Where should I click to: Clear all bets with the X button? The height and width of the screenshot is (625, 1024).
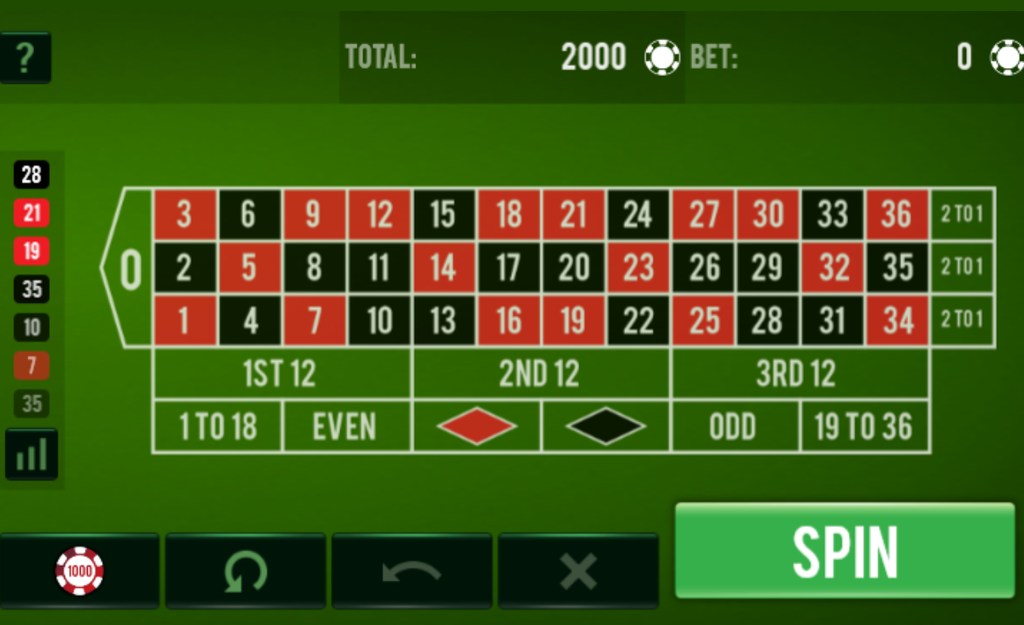(578, 571)
